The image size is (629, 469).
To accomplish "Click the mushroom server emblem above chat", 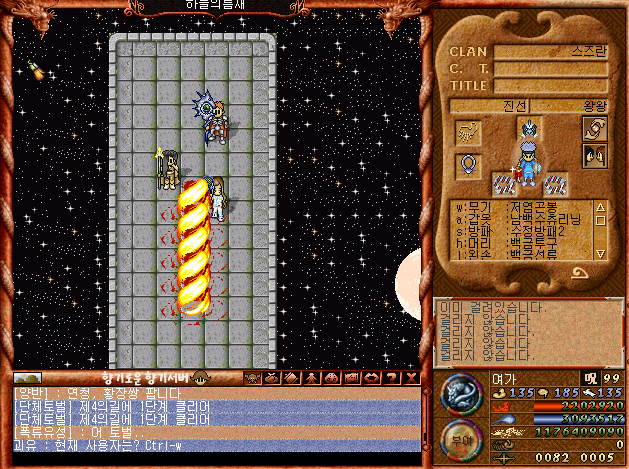I will (x=200, y=378).
